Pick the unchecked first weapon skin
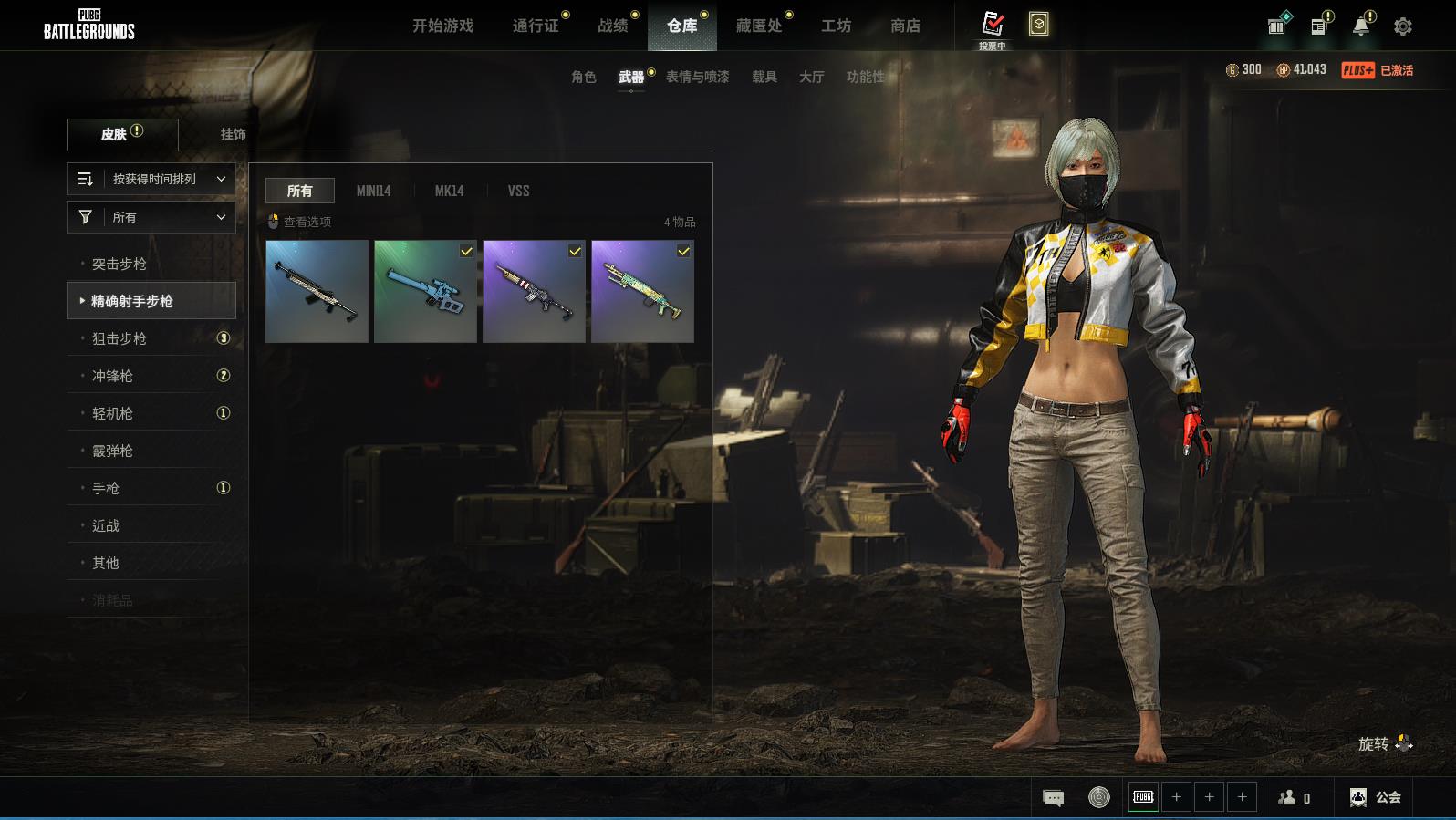Screen dimensions: 1456x820 click(x=317, y=291)
